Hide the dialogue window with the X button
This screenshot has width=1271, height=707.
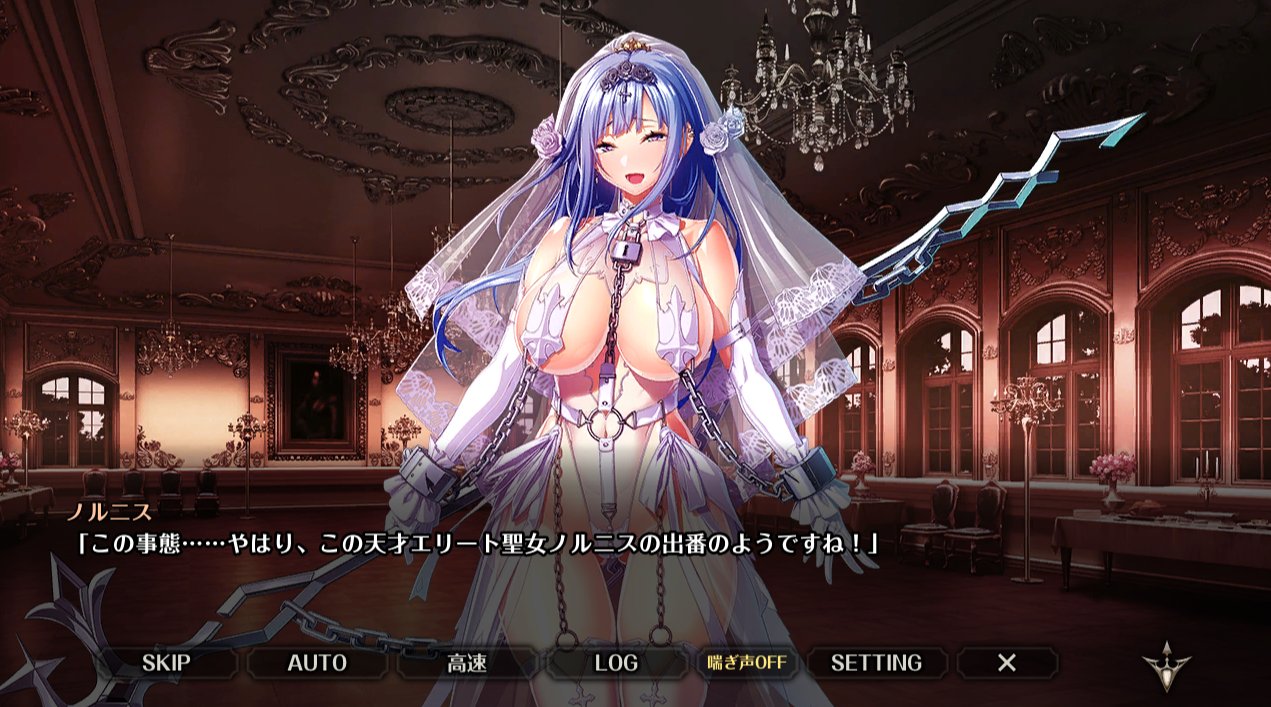pyautogui.click(x=1007, y=662)
